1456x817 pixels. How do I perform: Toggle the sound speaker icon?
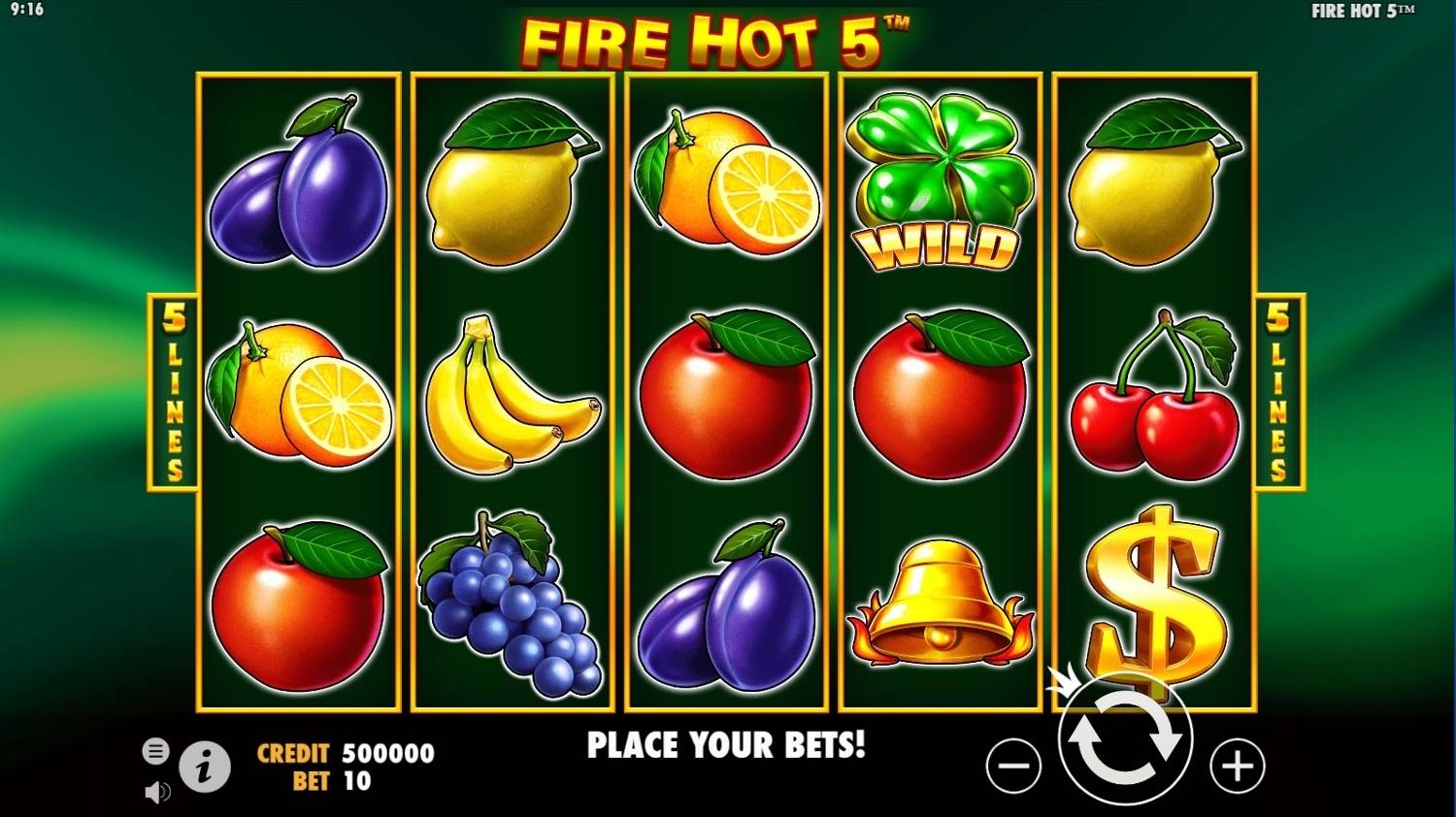(155, 792)
